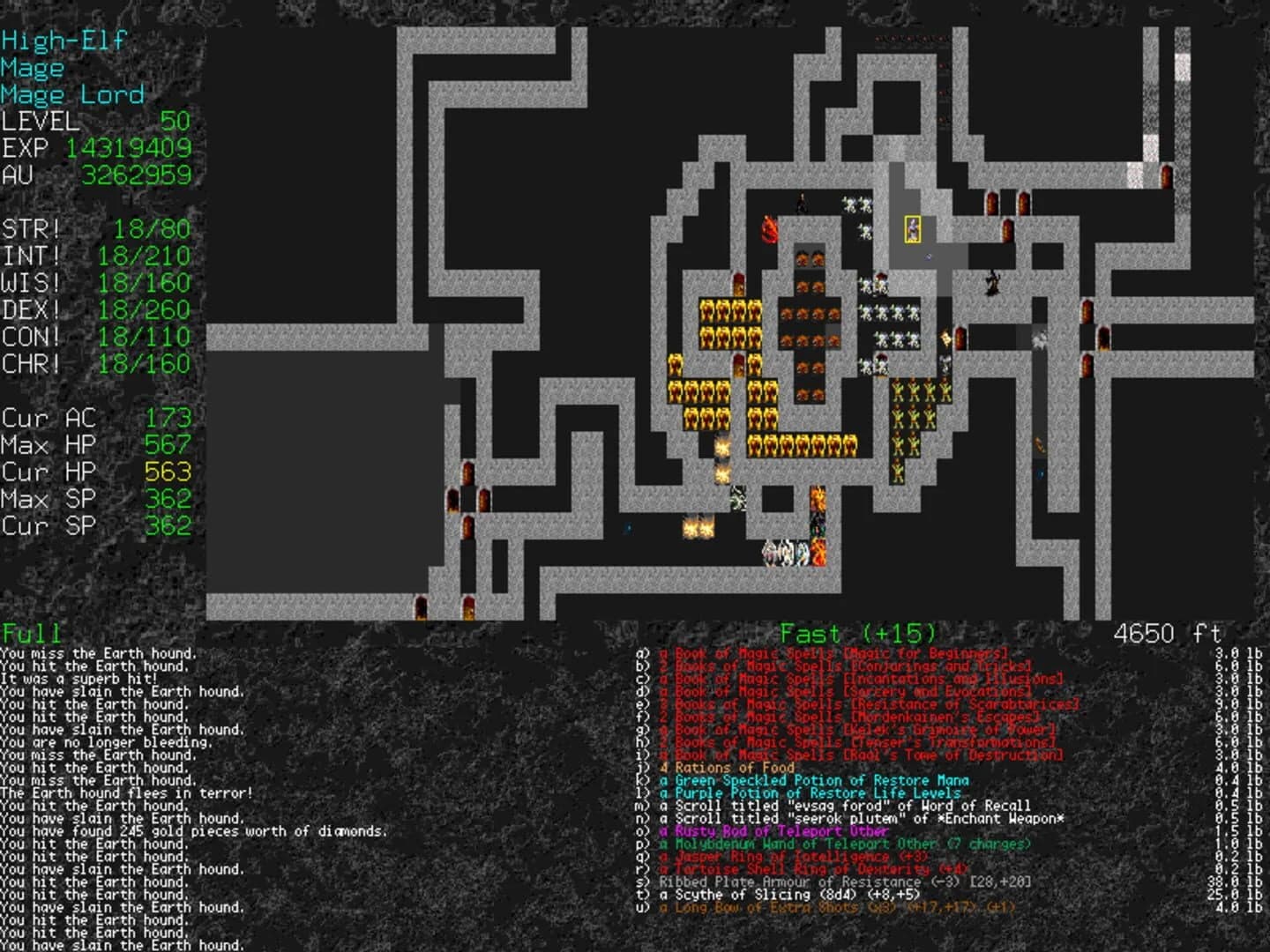
Task: Select the yellow Cur HP value 563
Action: (166, 472)
